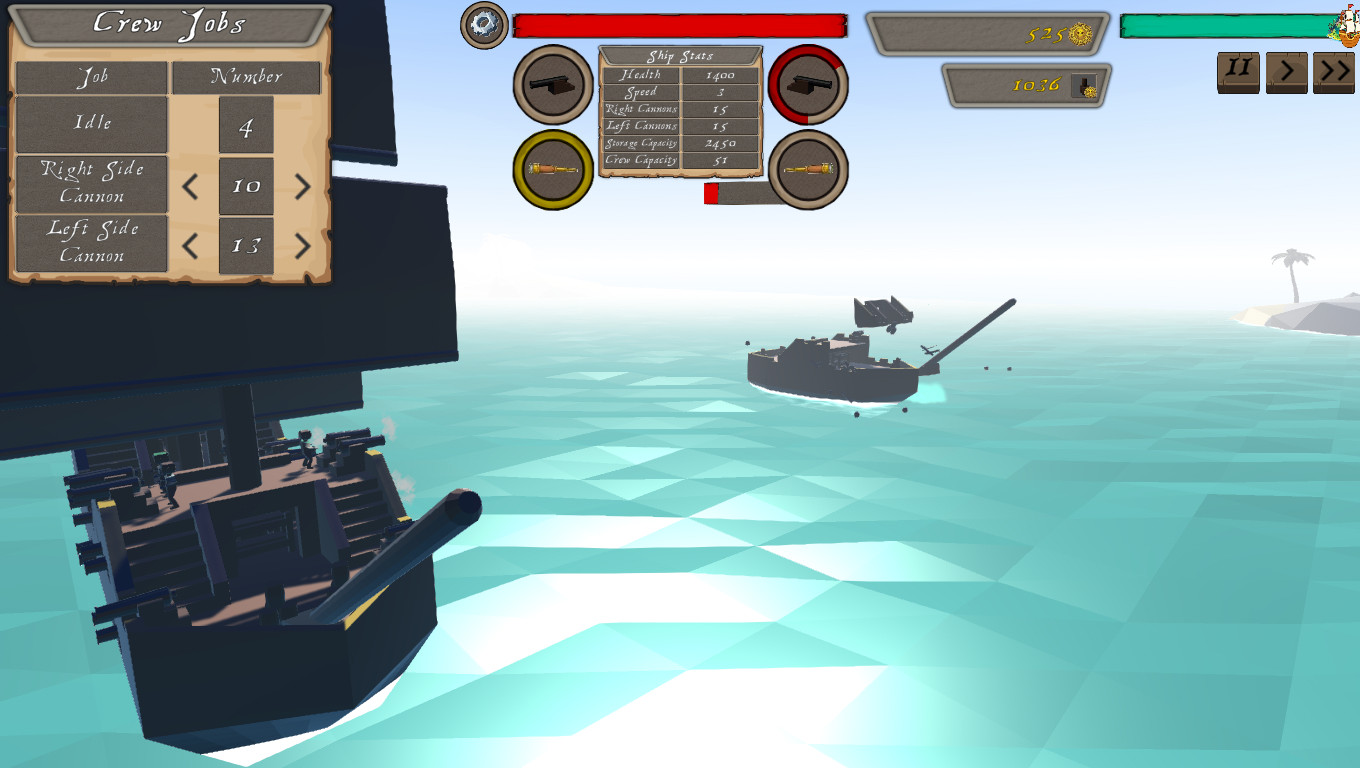
Task: Click the yellow-highlighted spyglass icon
Action: [551, 170]
